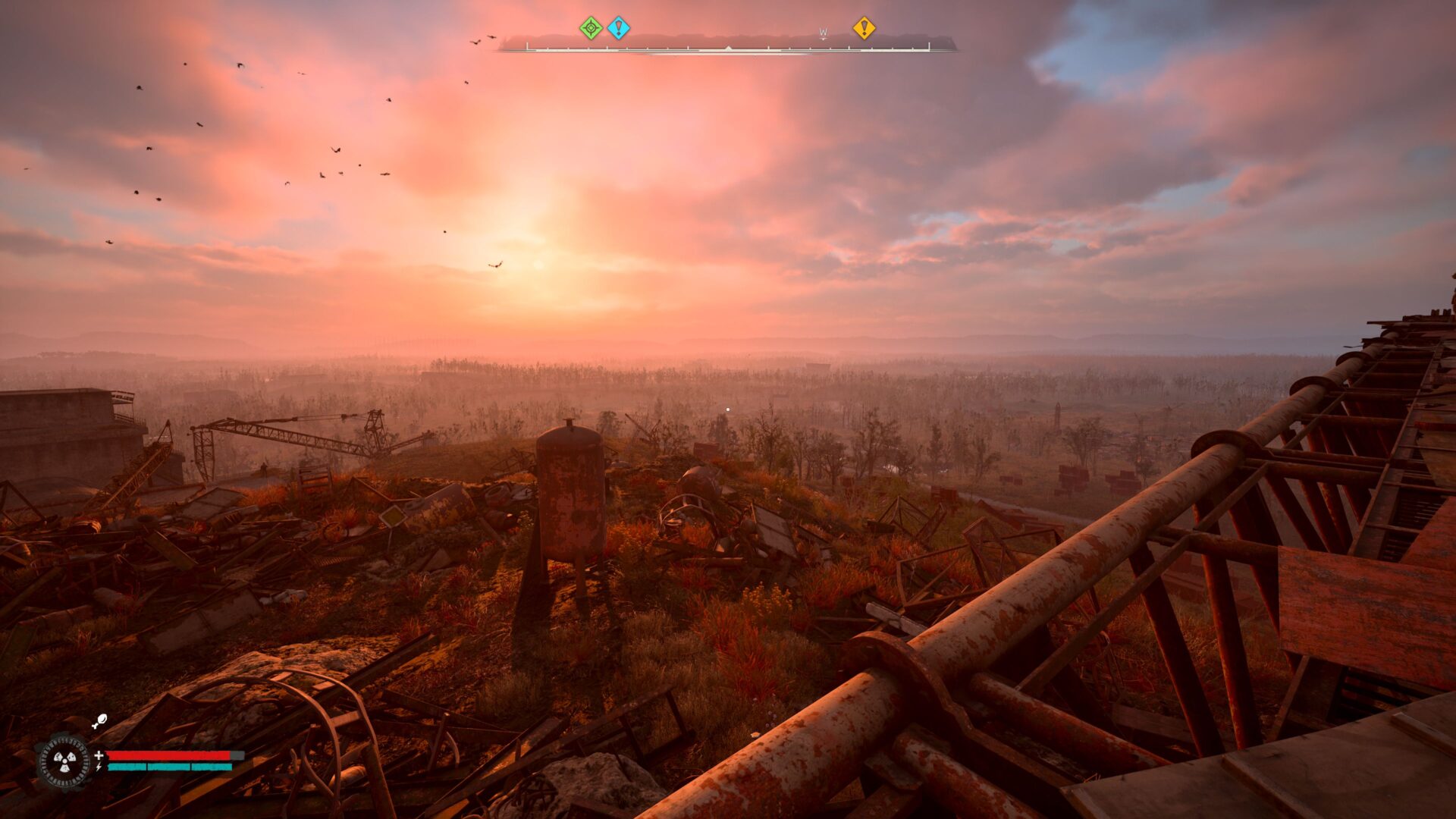The height and width of the screenshot is (819, 1456).
Task: Click the blue exclamation compass marker
Action: click(619, 29)
